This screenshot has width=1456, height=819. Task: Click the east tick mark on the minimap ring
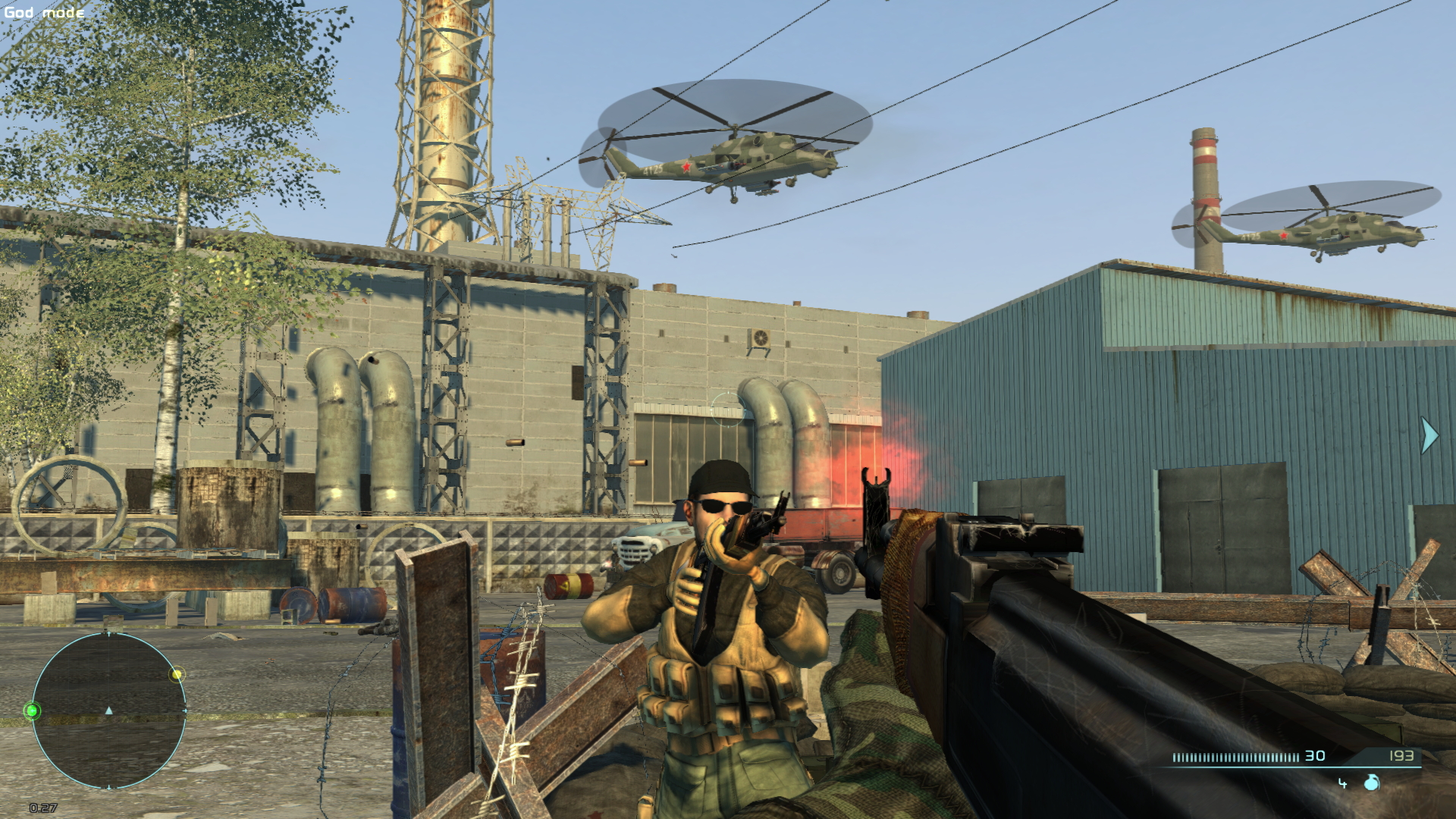(x=185, y=711)
